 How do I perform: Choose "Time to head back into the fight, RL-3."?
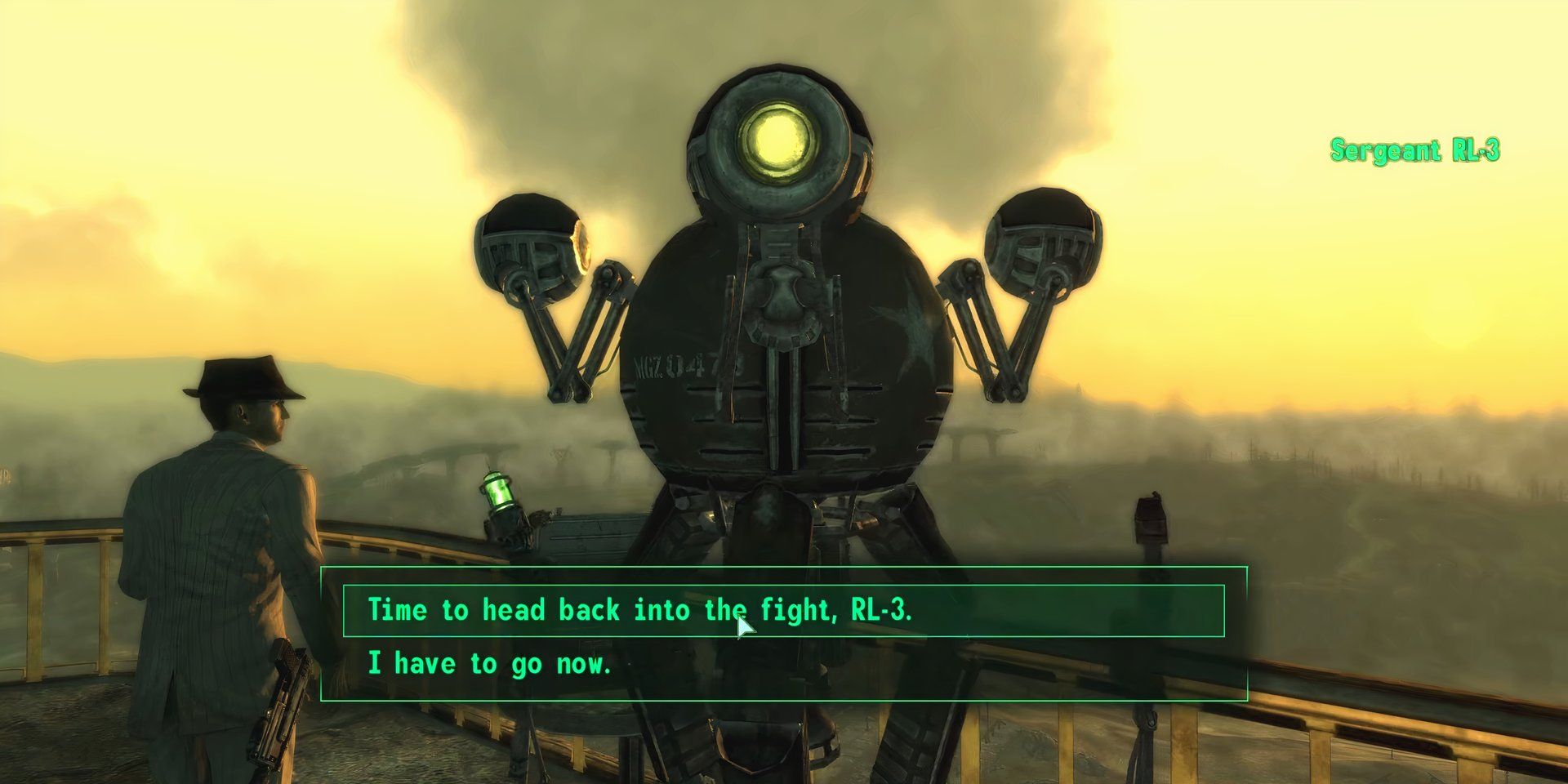(x=639, y=610)
